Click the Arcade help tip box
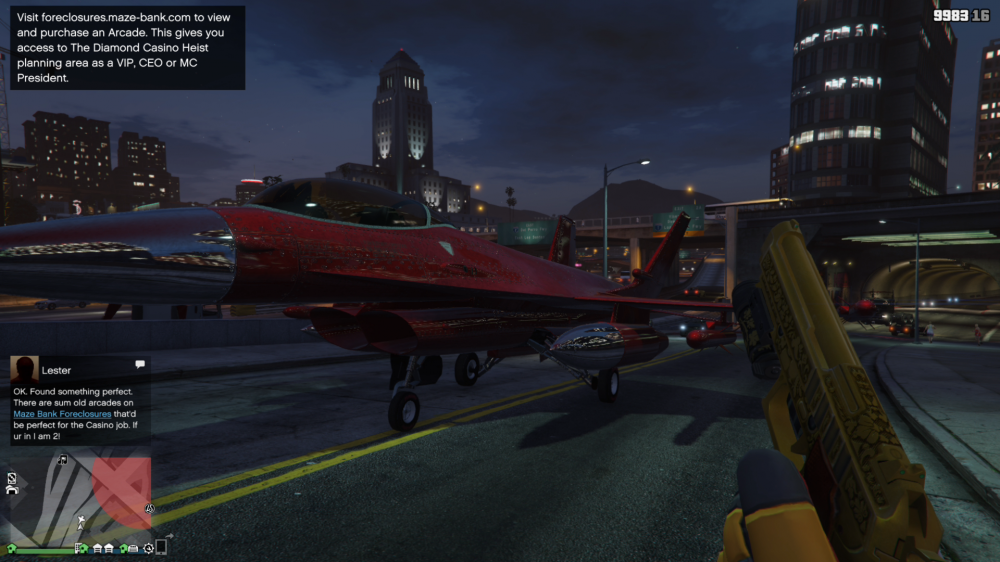The image size is (1000, 562). (x=126, y=46)
